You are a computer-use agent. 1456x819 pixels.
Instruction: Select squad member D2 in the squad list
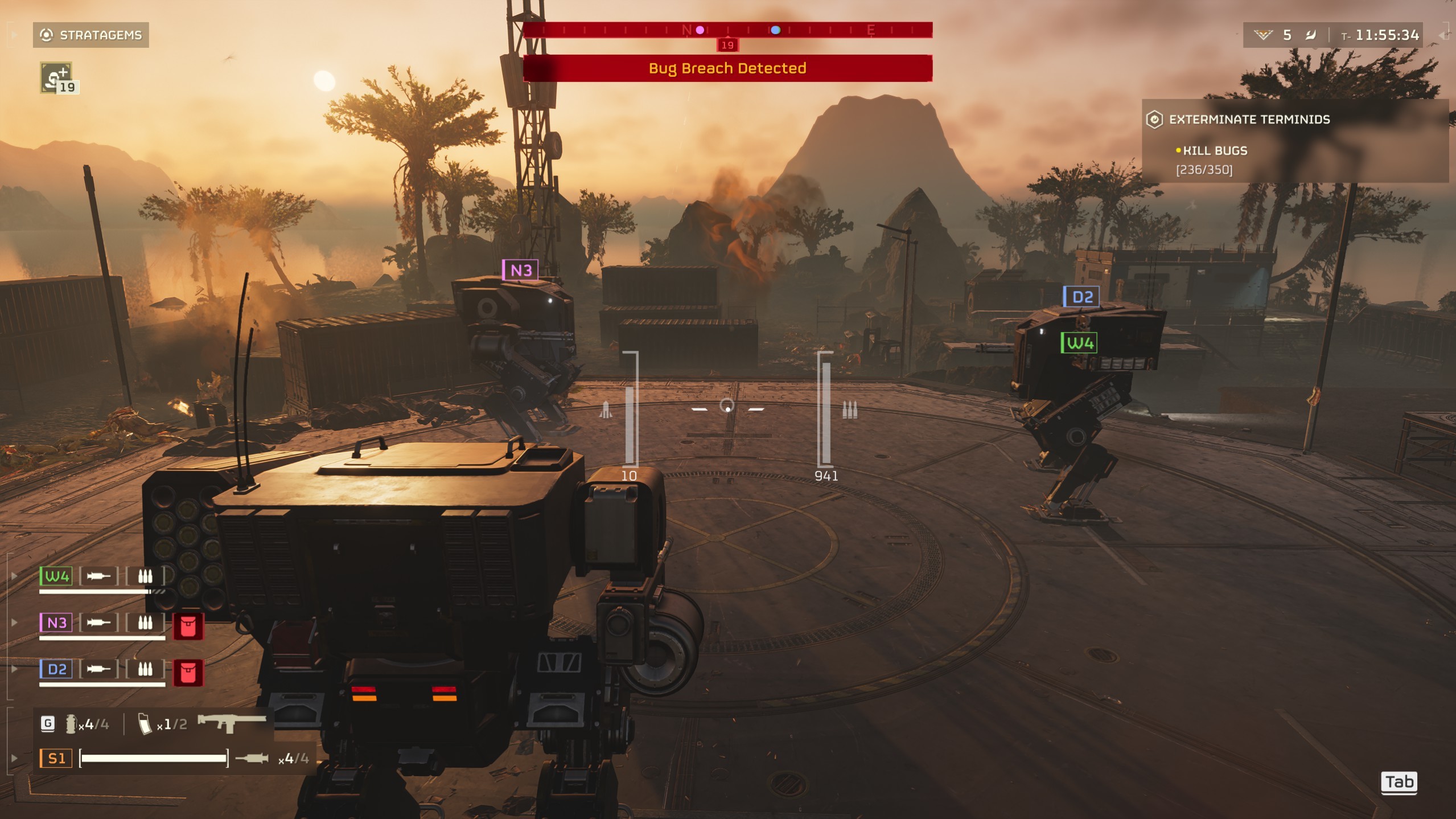[x=56, y=669]
